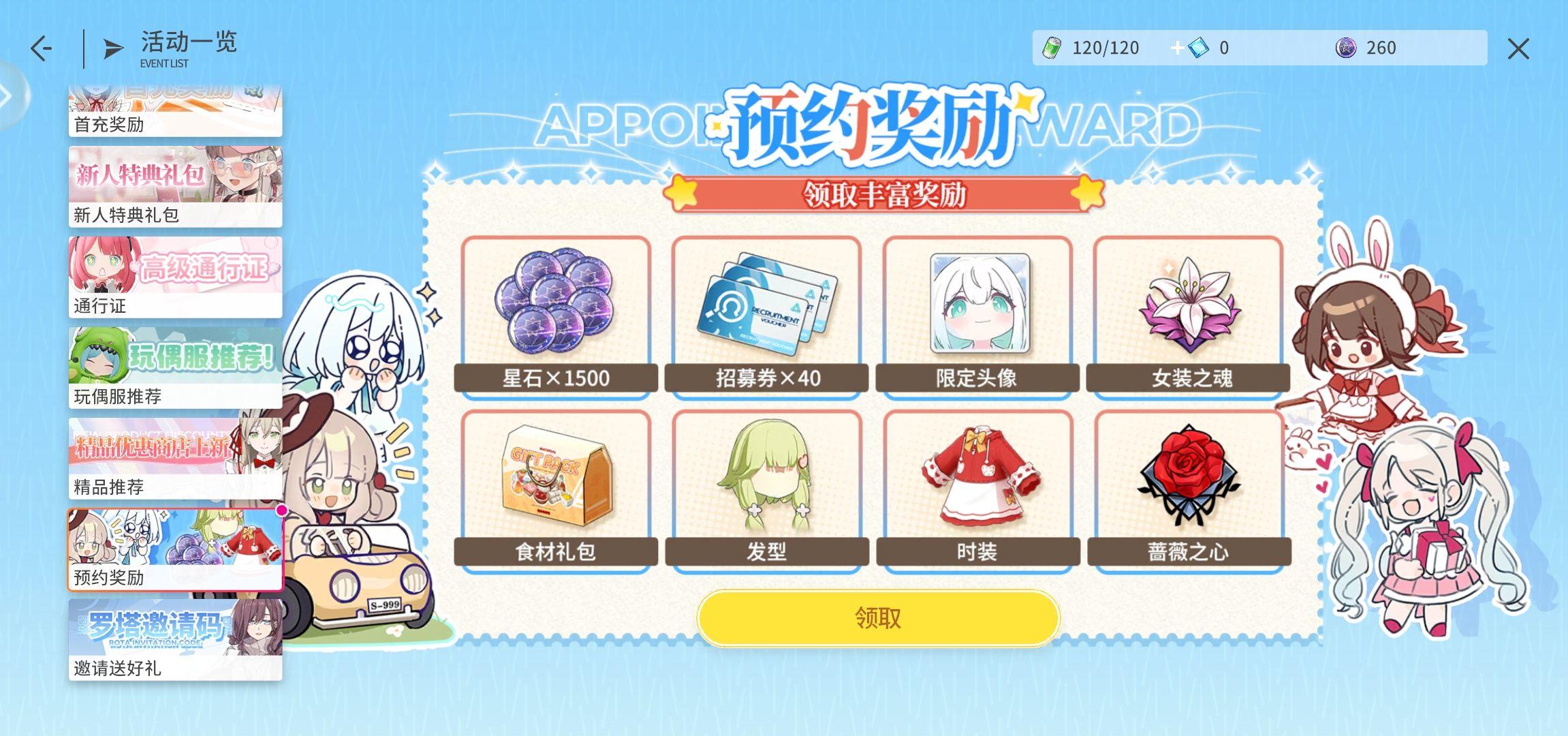1568x736 pixels.
Task: Switch to the 通行证 event tab
Action: tap(174, 276)
